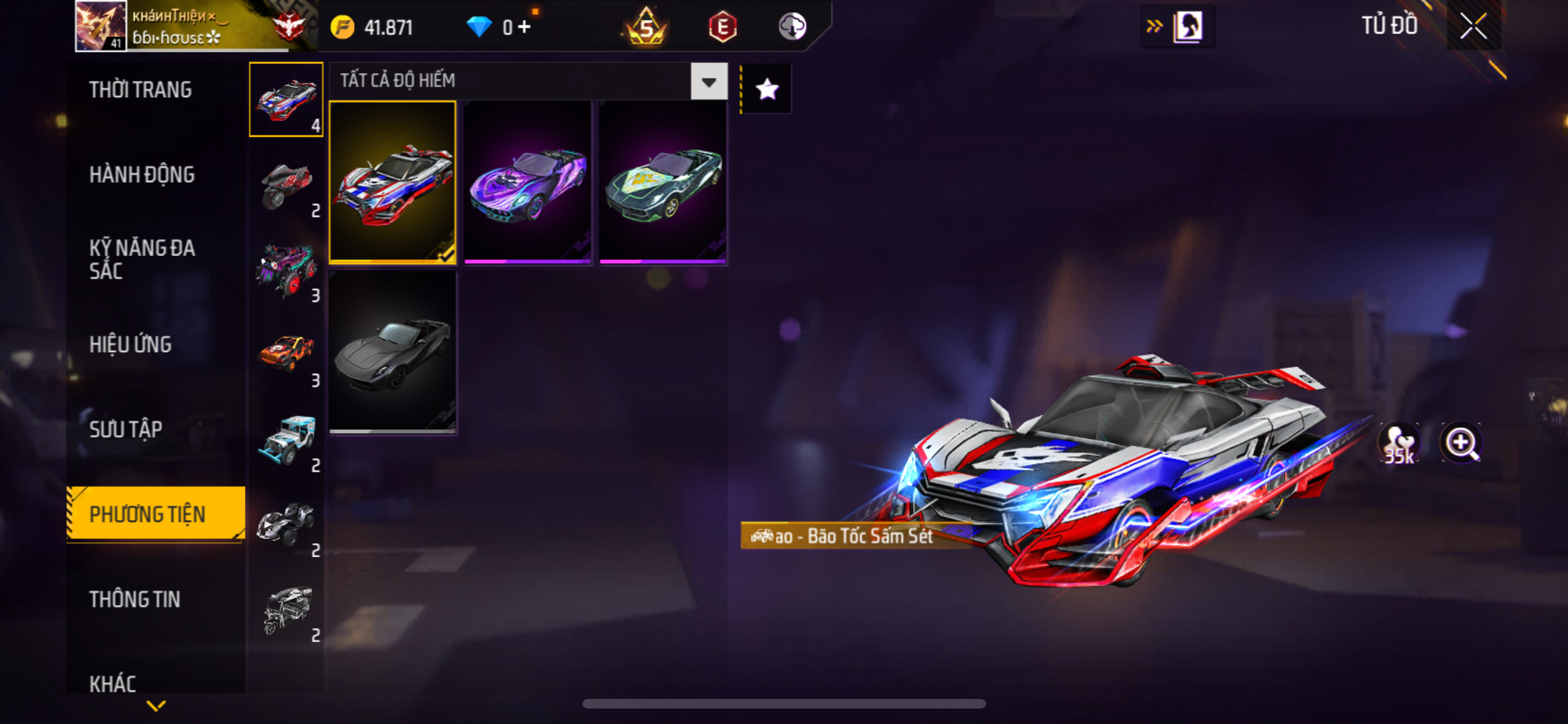Select the blue jeep vehicle category

(286, 440)
